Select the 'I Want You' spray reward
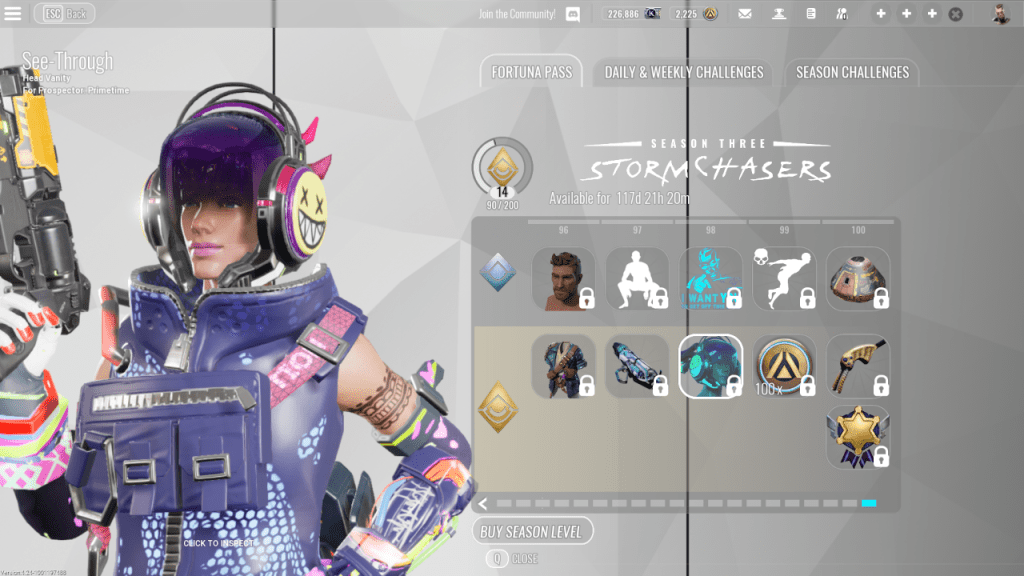The width and height of the screenshot is (1024, 576). [x=711, y=279]
